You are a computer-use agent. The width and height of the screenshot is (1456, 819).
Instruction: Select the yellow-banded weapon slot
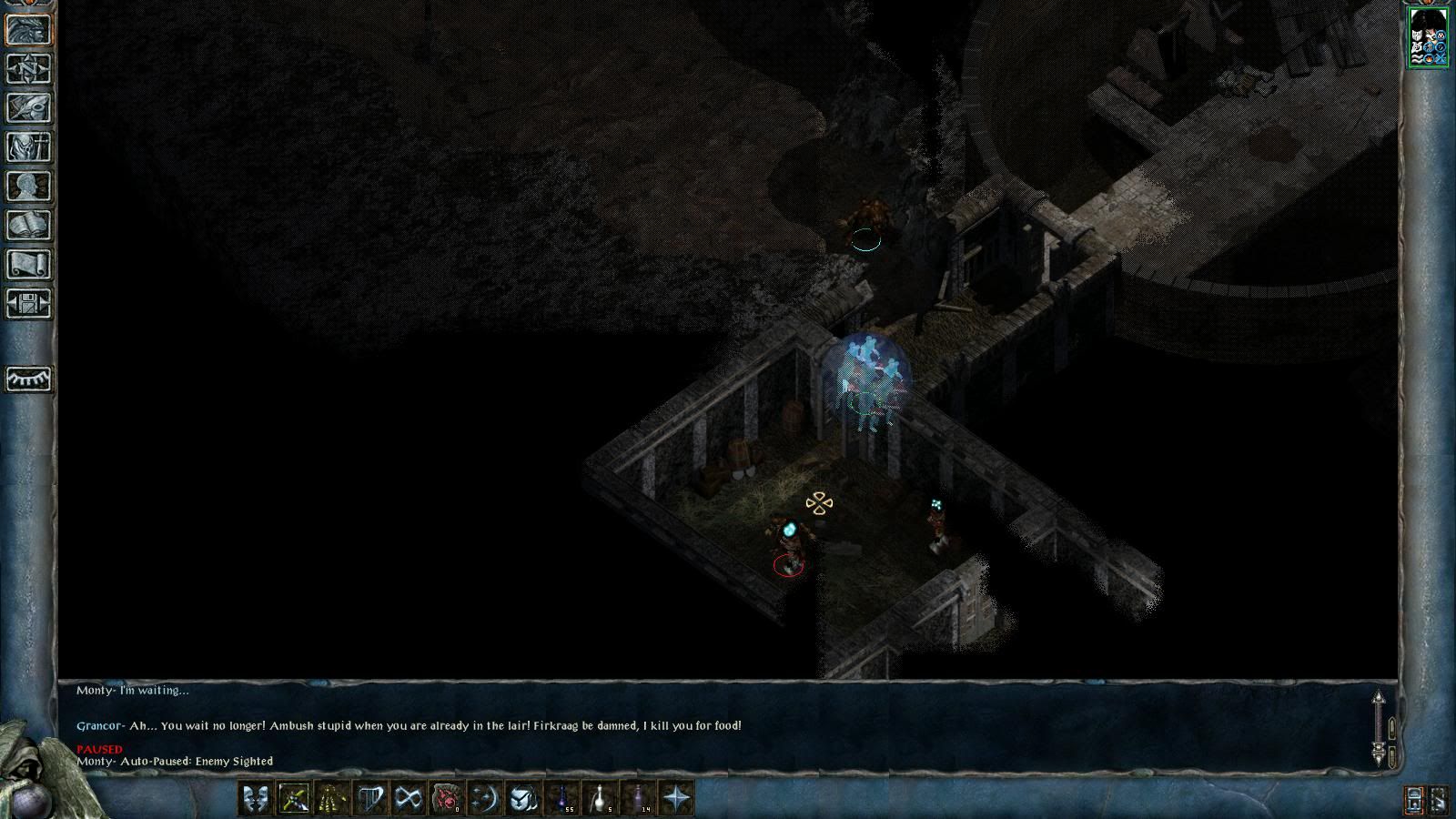pos(332,798)
